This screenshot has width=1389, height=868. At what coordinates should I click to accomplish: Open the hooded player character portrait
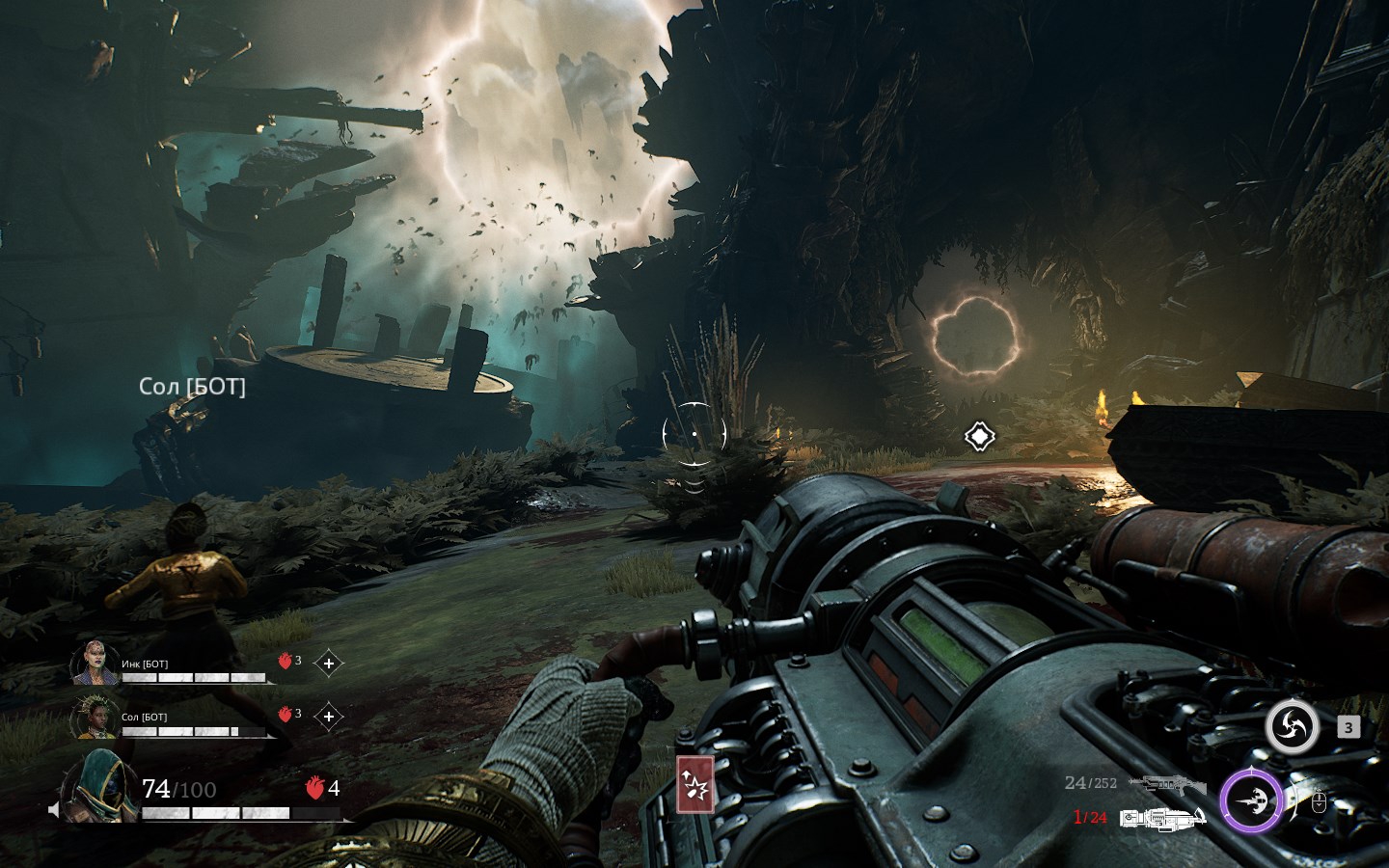(x=97, y=787)
